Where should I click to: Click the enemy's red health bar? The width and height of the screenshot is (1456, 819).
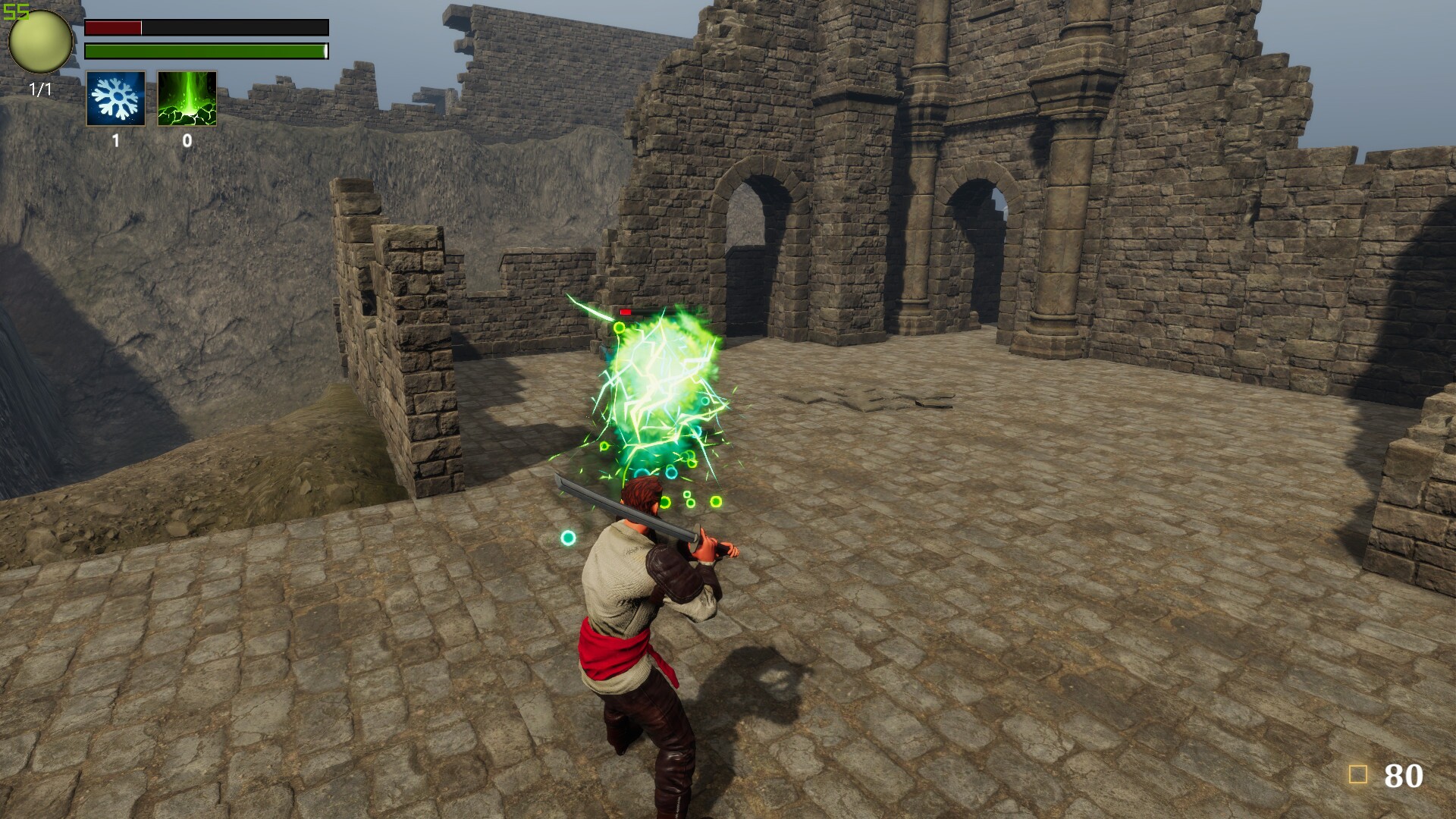pyautogui.click(x=626, y=312)
